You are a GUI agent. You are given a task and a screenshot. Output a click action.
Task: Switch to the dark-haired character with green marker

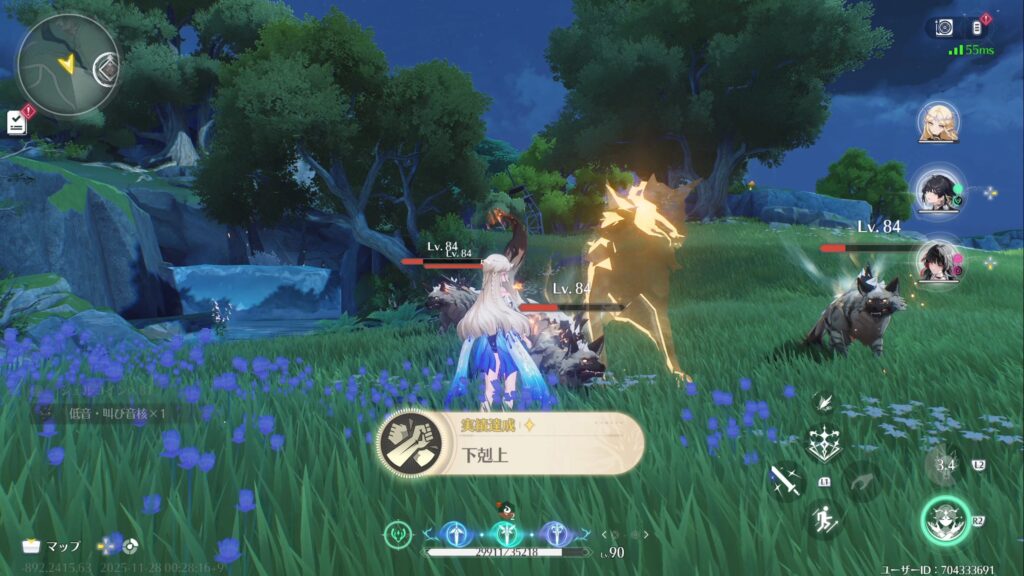937,190
